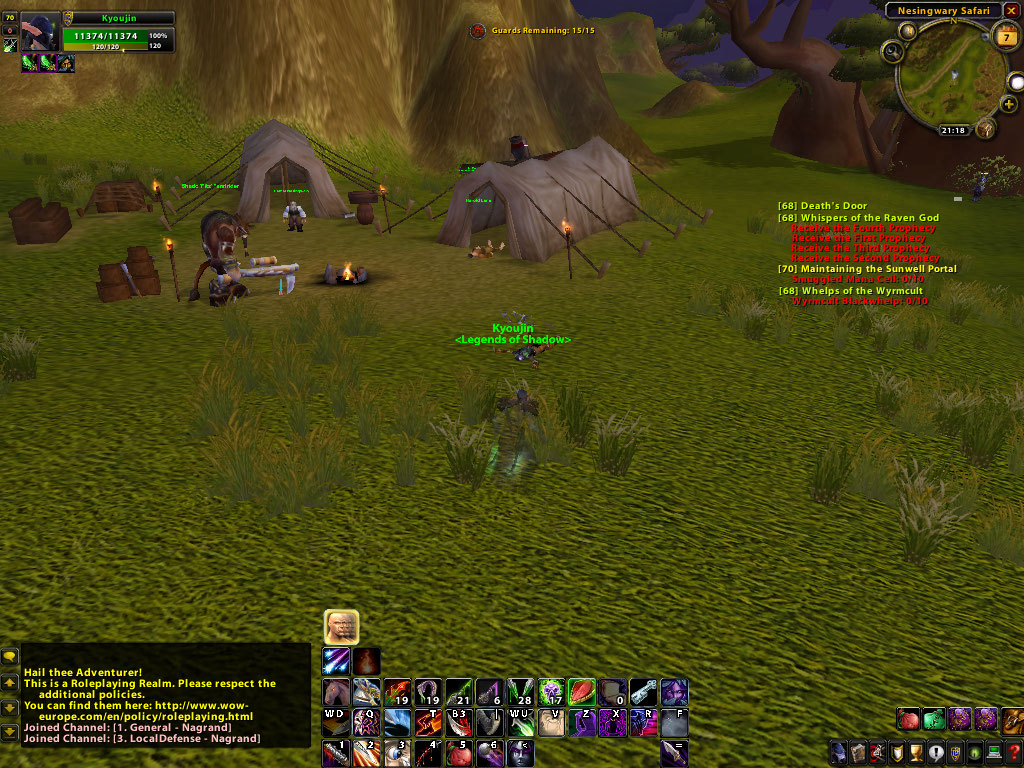Open the red bag slot
The width and height of the screenshot is (1024, 768).
[908, 718]
